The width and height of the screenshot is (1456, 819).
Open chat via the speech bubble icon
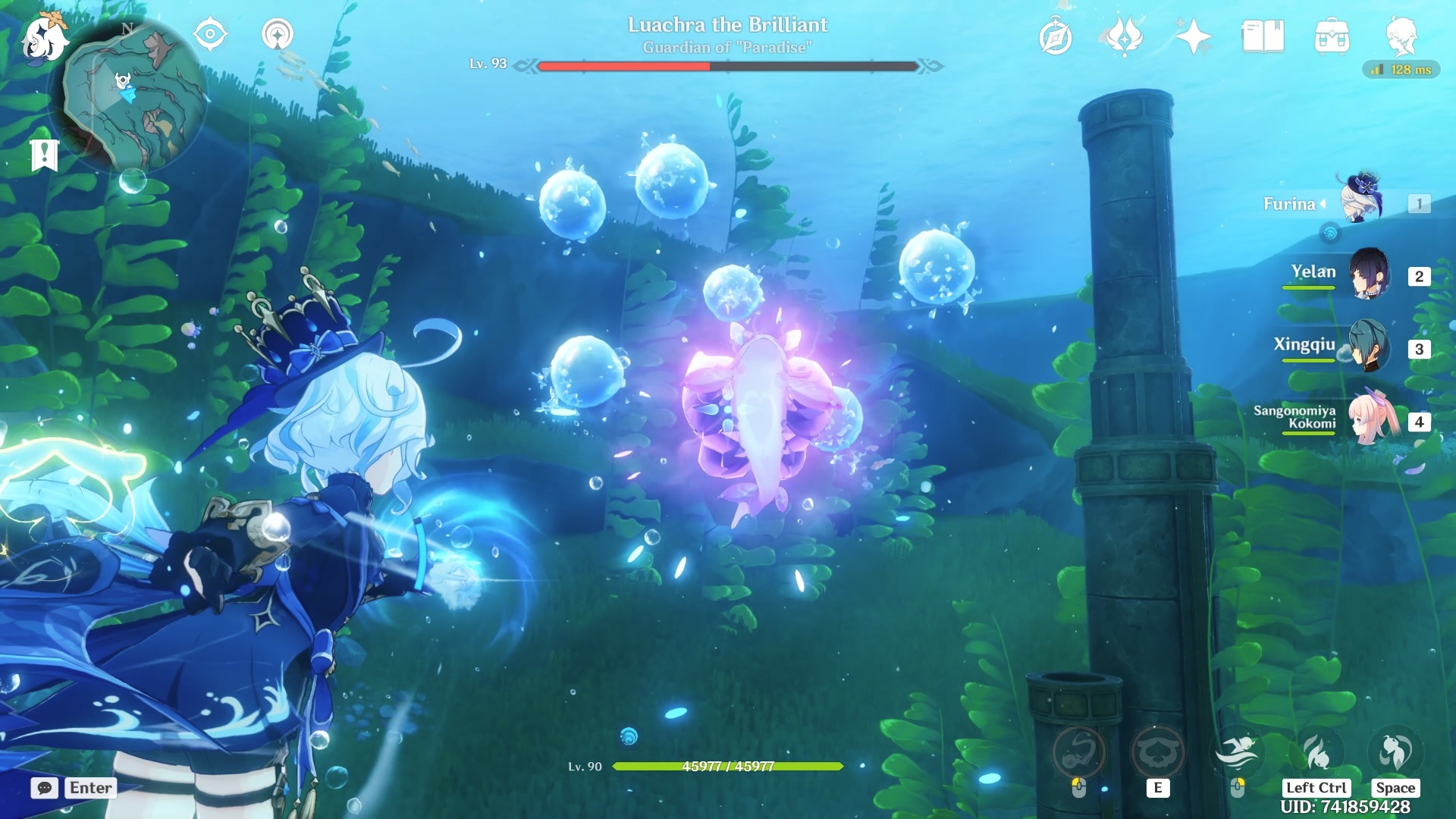coord(45,788)
